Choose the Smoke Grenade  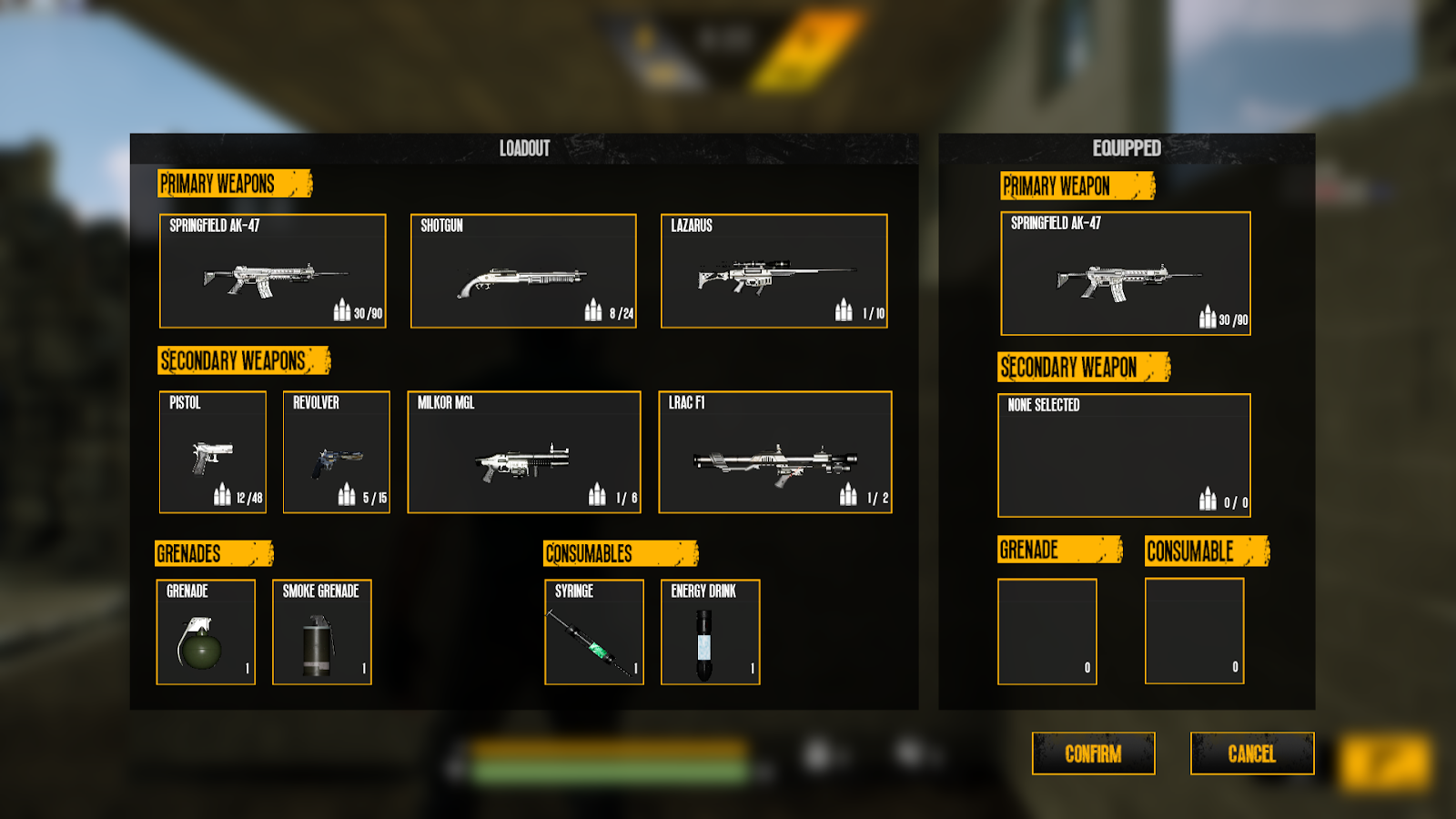(322, 632)
